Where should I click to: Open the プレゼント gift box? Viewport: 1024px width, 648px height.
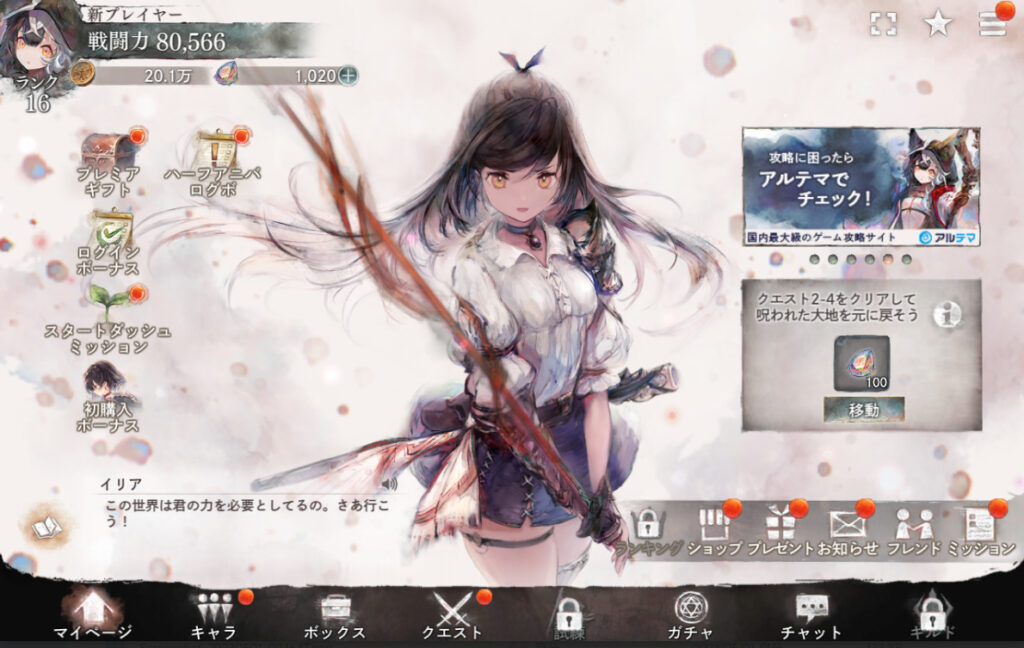pyautogui.click(x=780, y=528)
